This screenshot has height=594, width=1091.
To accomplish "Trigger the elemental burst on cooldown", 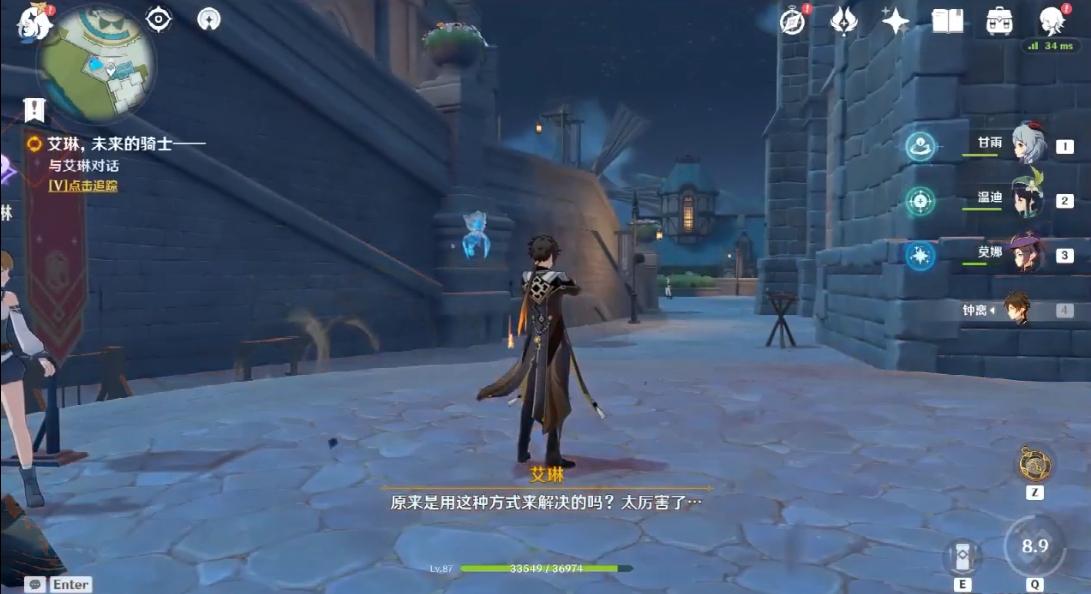I will [x=1035, y=546].
